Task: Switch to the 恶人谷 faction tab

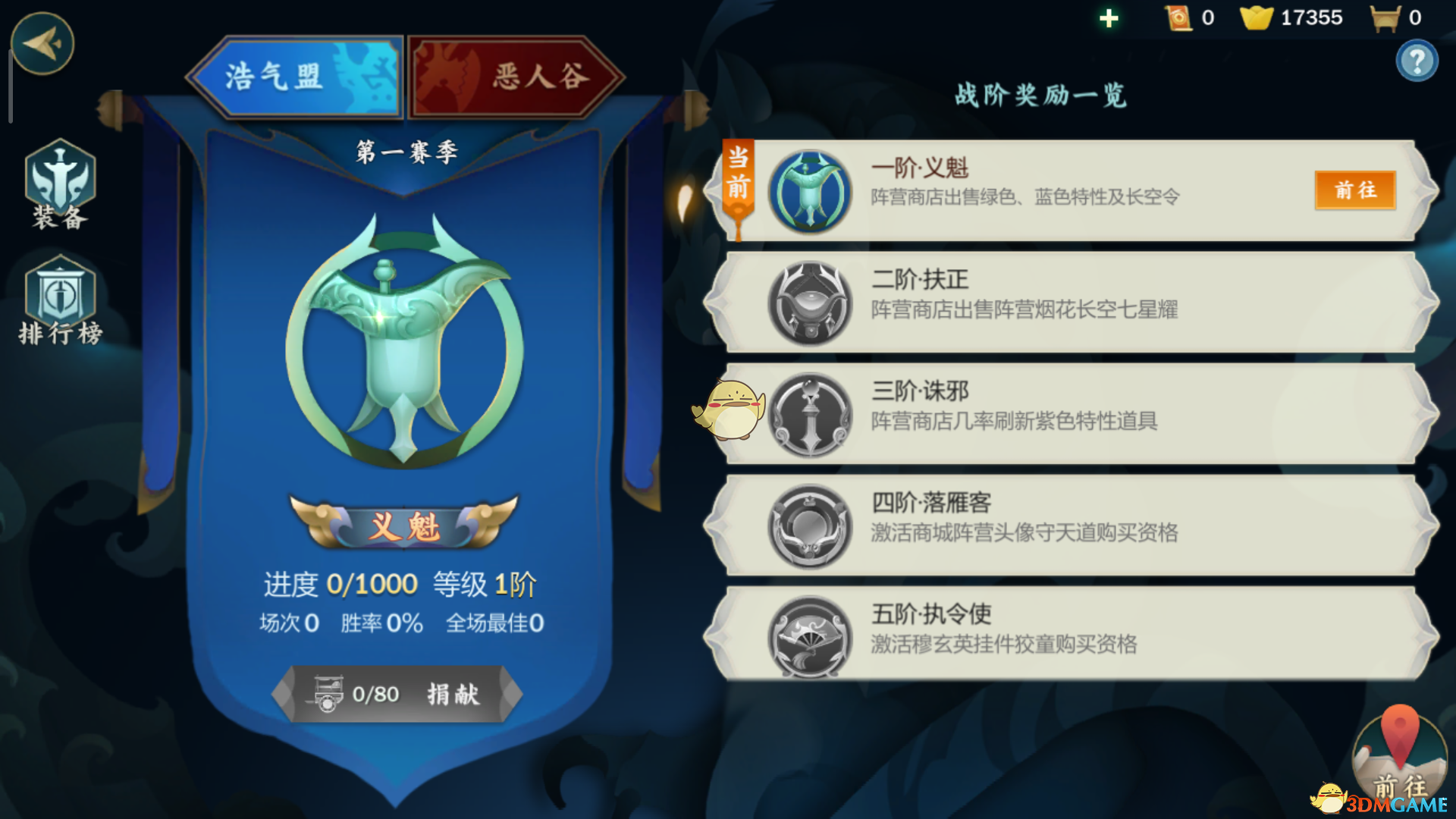Action: pyautogui.click(x=516, y=75)
